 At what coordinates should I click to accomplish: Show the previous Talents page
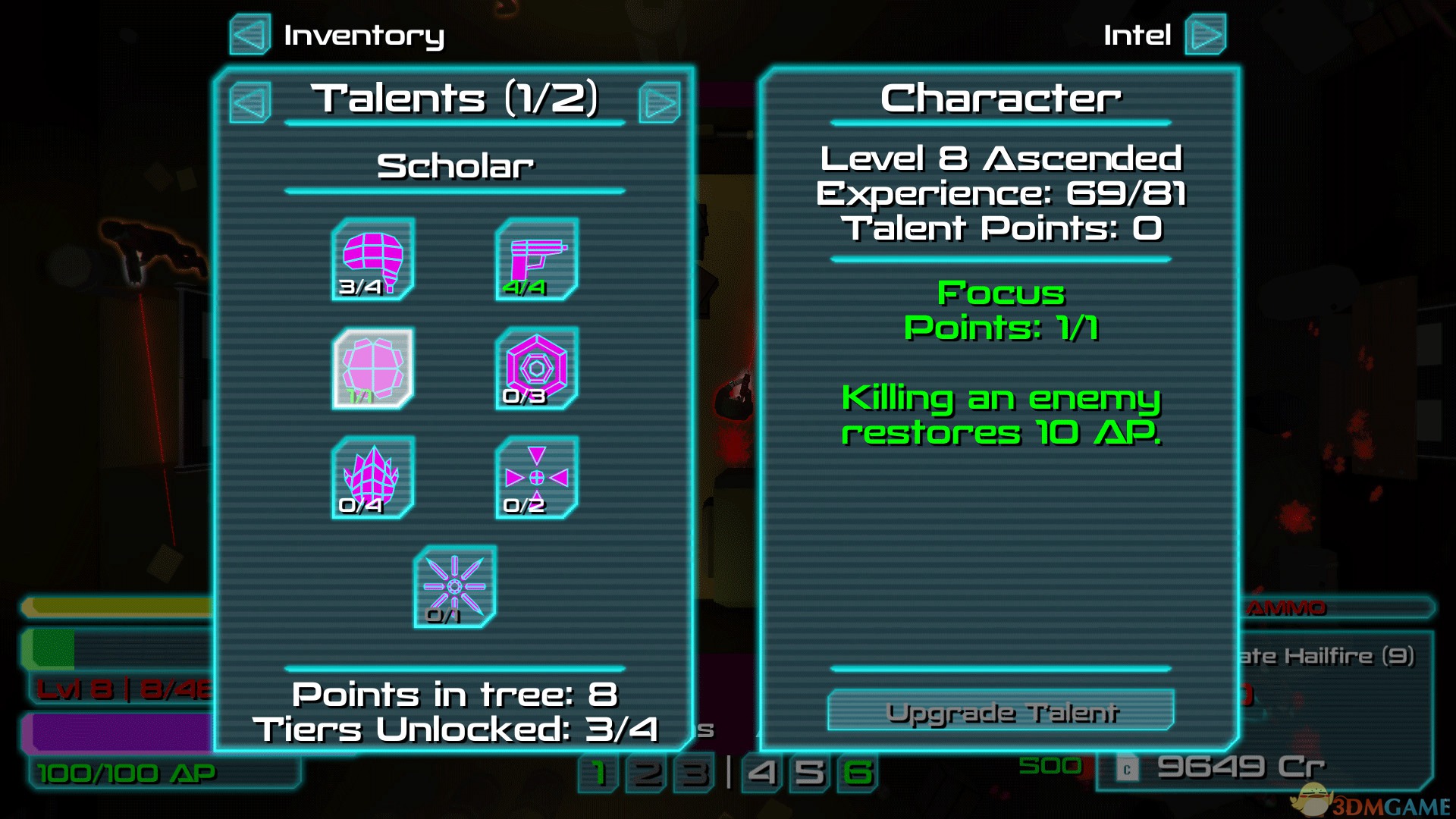coord(250,102)
